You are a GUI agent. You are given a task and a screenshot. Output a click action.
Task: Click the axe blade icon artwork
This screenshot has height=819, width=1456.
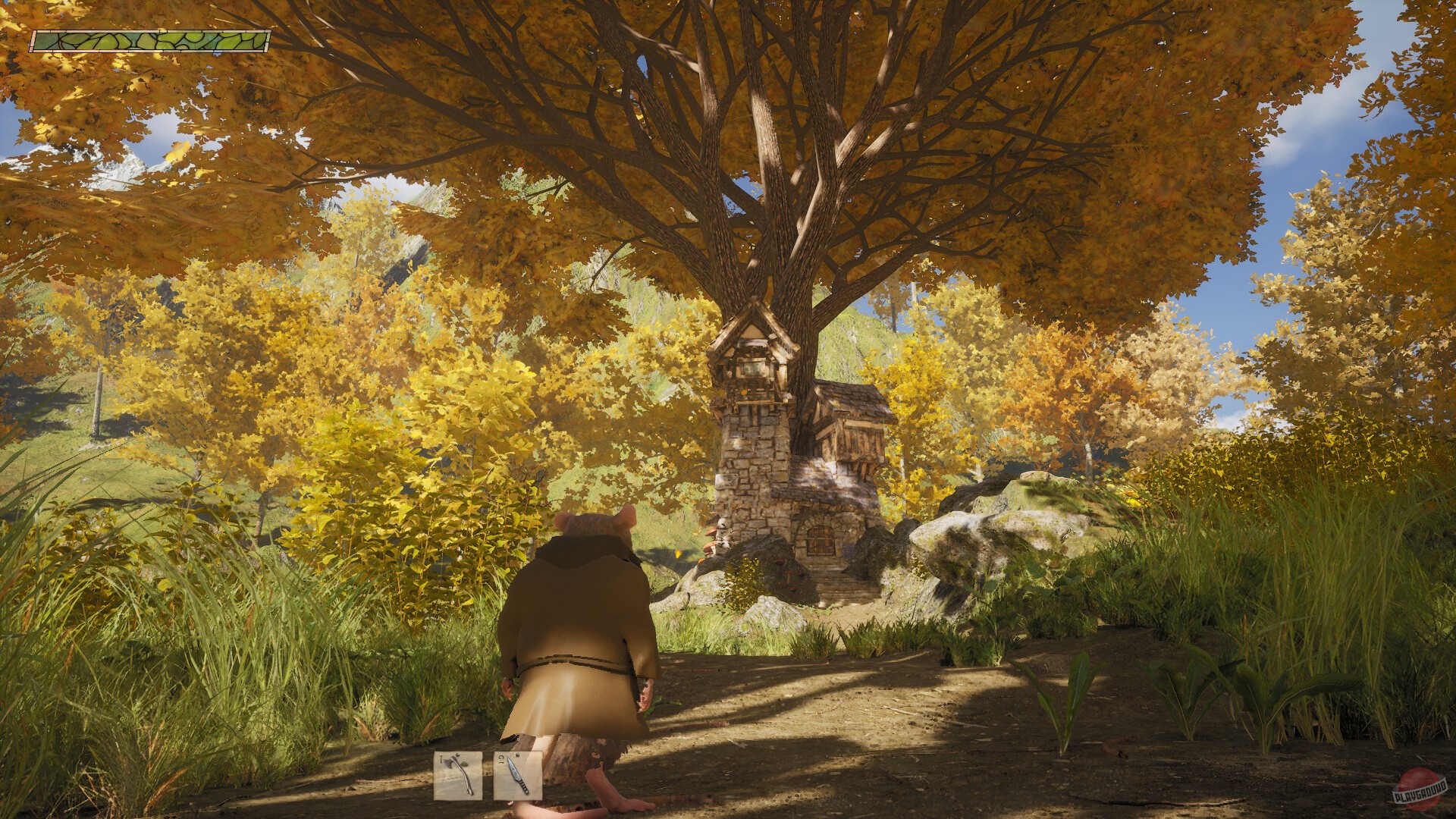pos(450,762)
